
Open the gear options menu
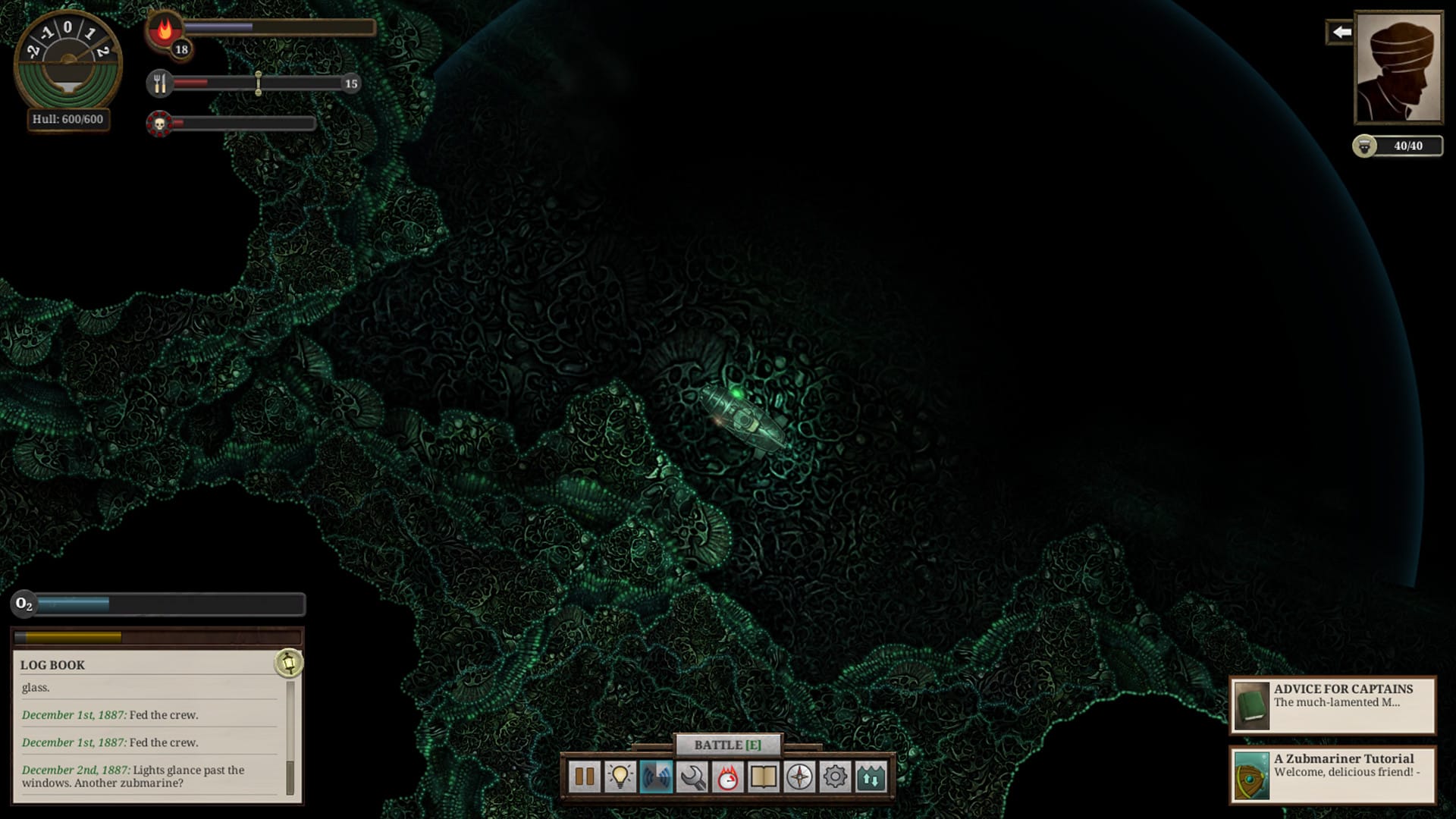pos(834,777)
